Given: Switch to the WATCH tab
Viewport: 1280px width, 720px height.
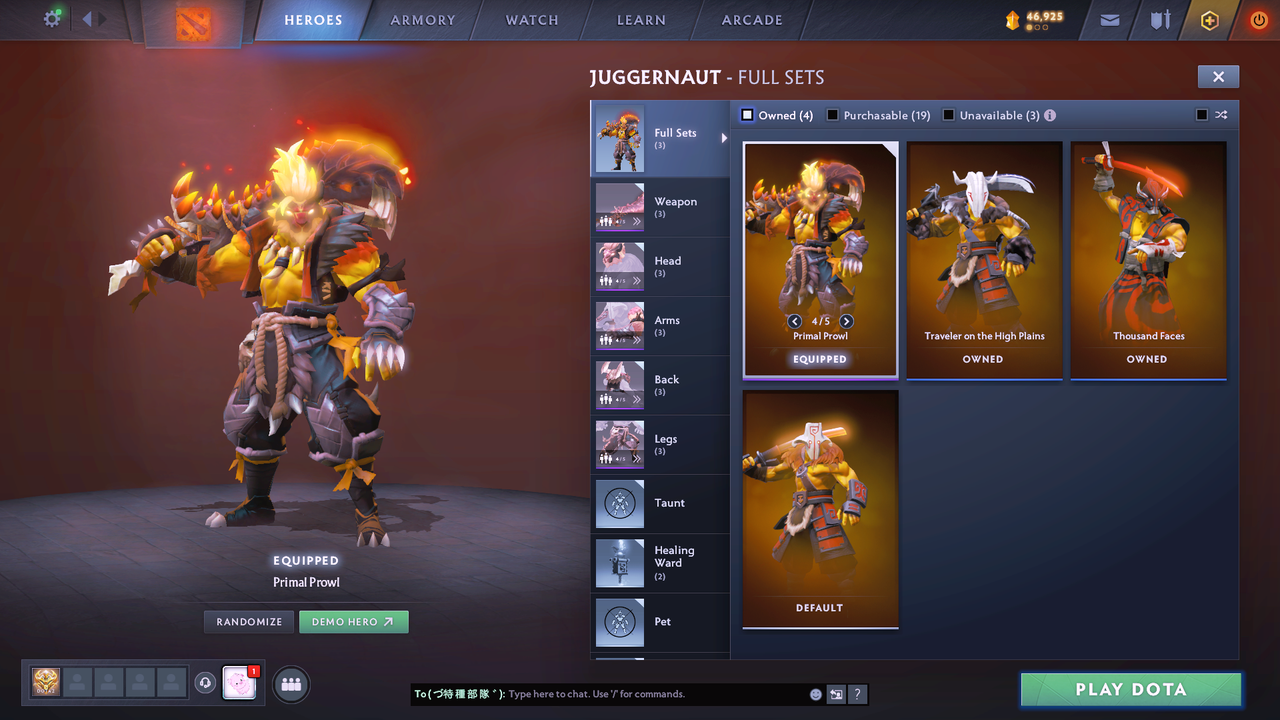Looking at the screenshot, I should tap(531, 20).
